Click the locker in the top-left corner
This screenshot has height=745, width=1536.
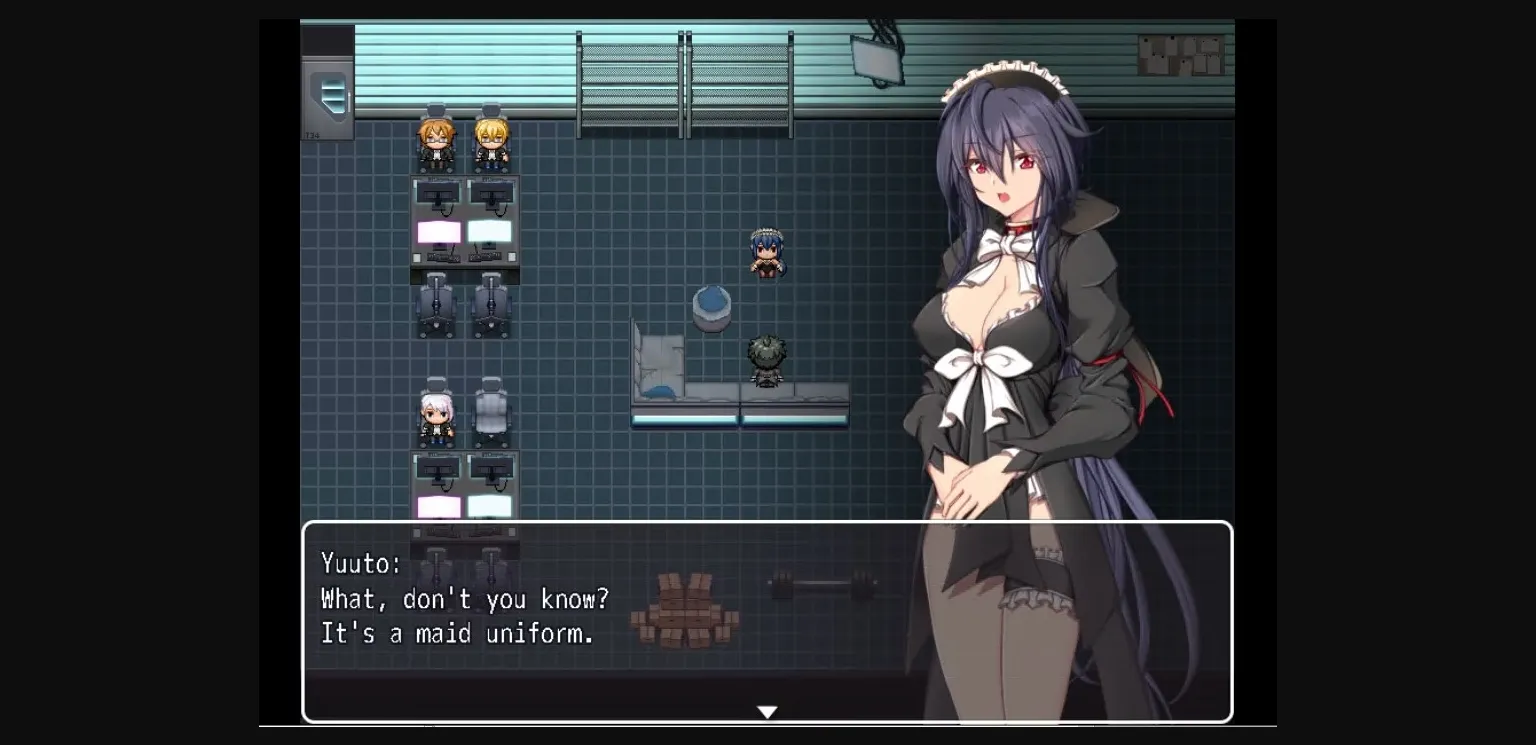pyautogui.click(x=329, y=95)
